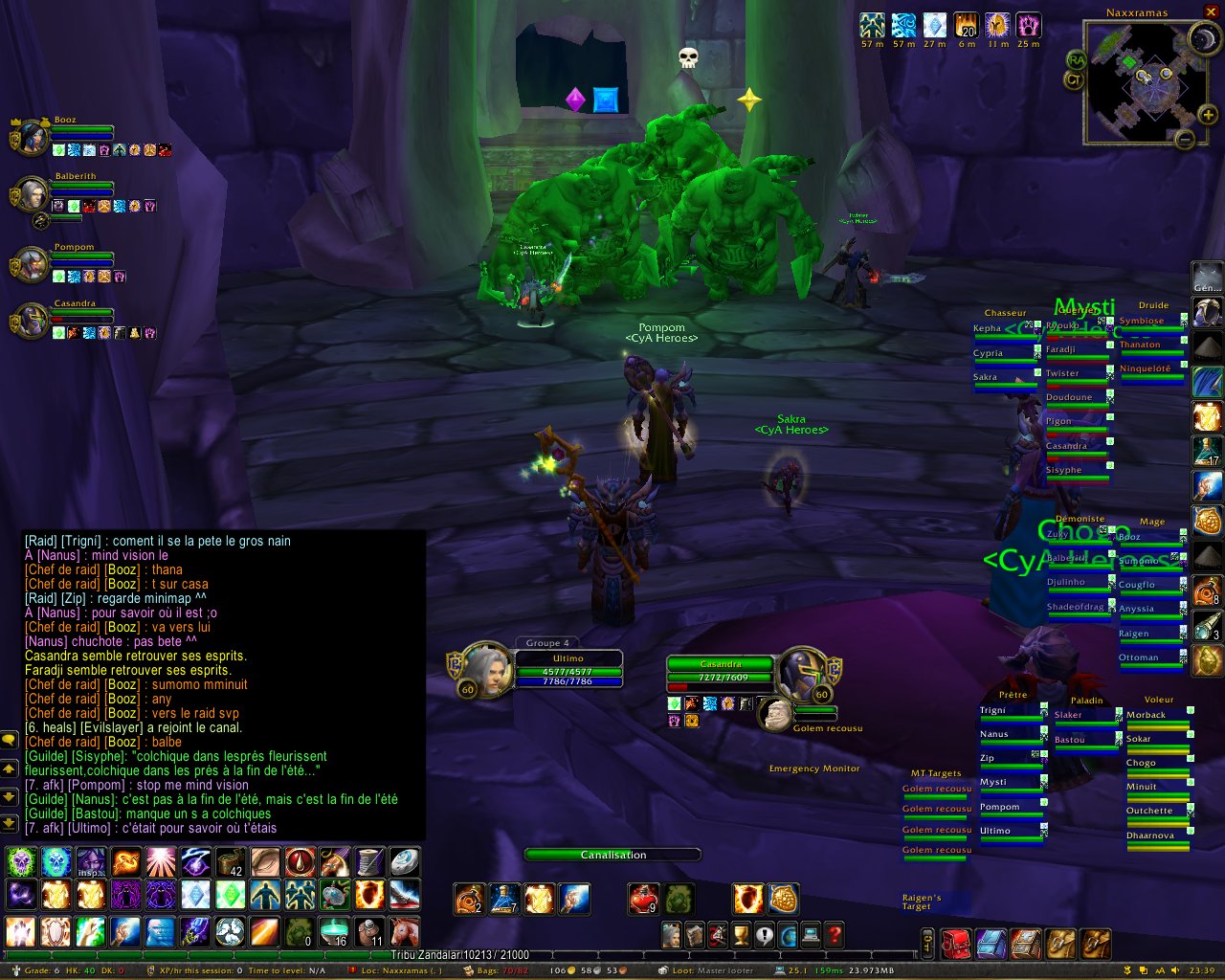Open the red question mark help button

point(834,934)
